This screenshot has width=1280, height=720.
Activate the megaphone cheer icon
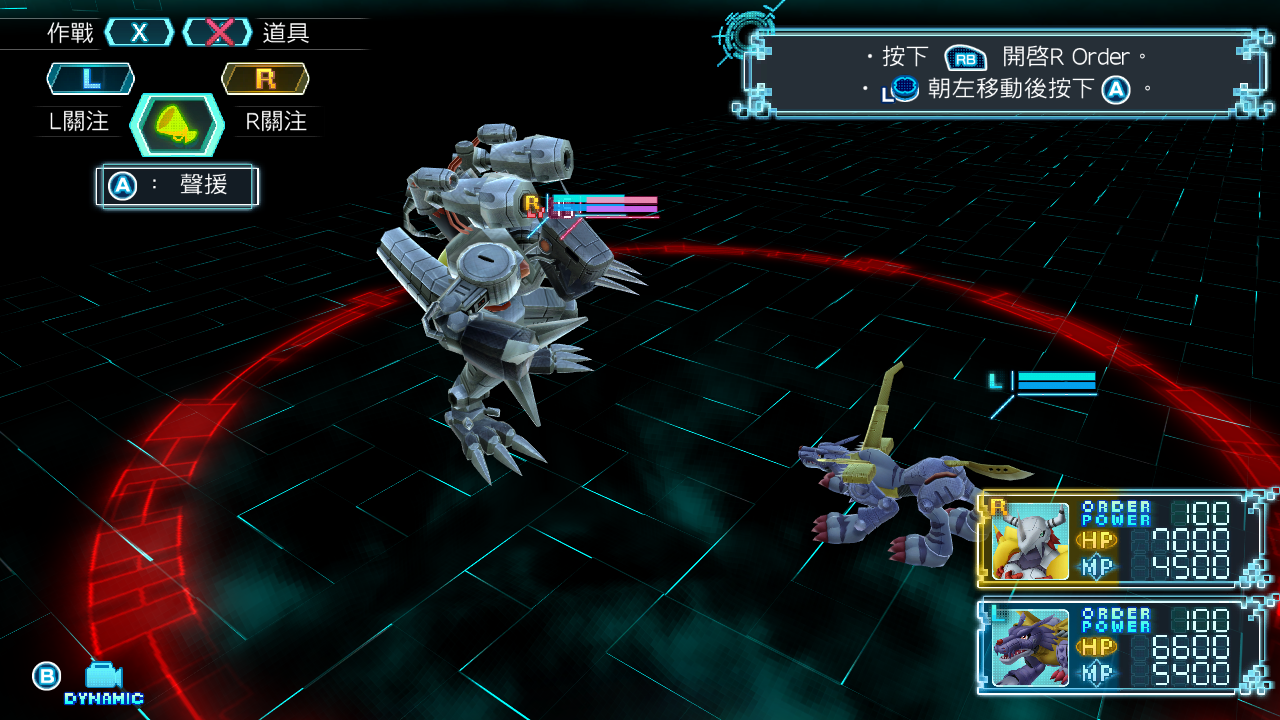177,125
